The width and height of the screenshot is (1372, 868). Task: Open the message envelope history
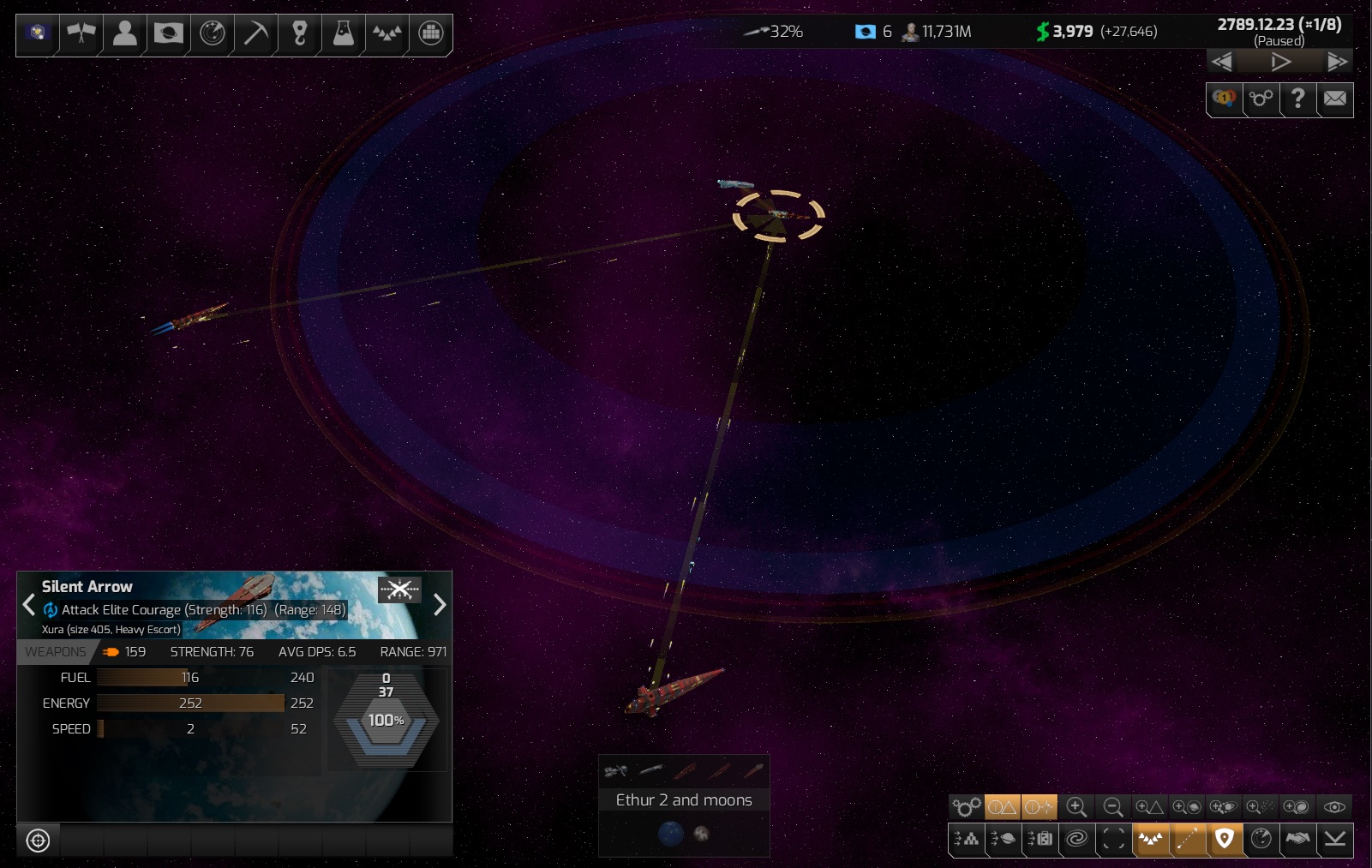click(x=1335, y=99)
